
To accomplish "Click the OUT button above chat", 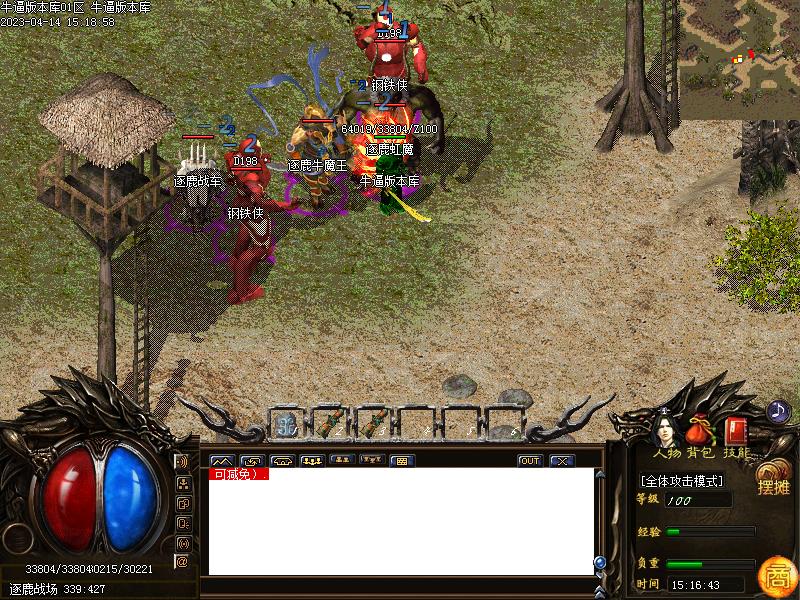I will (x=530, y=461).
